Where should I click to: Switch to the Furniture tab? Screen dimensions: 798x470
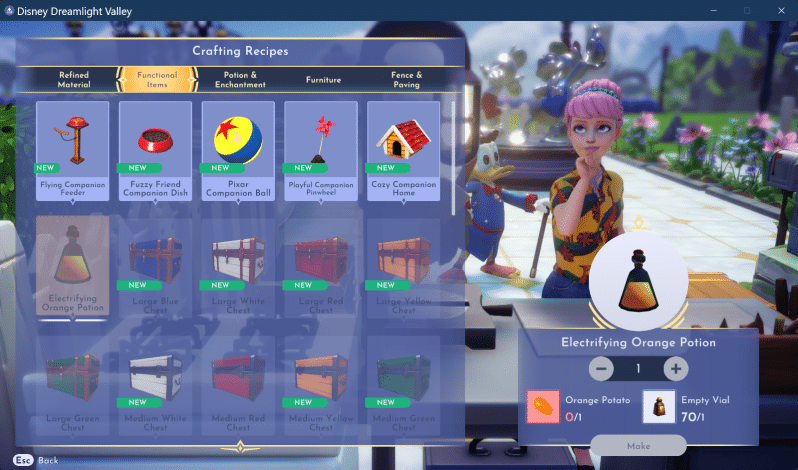[x=323, y=79]
